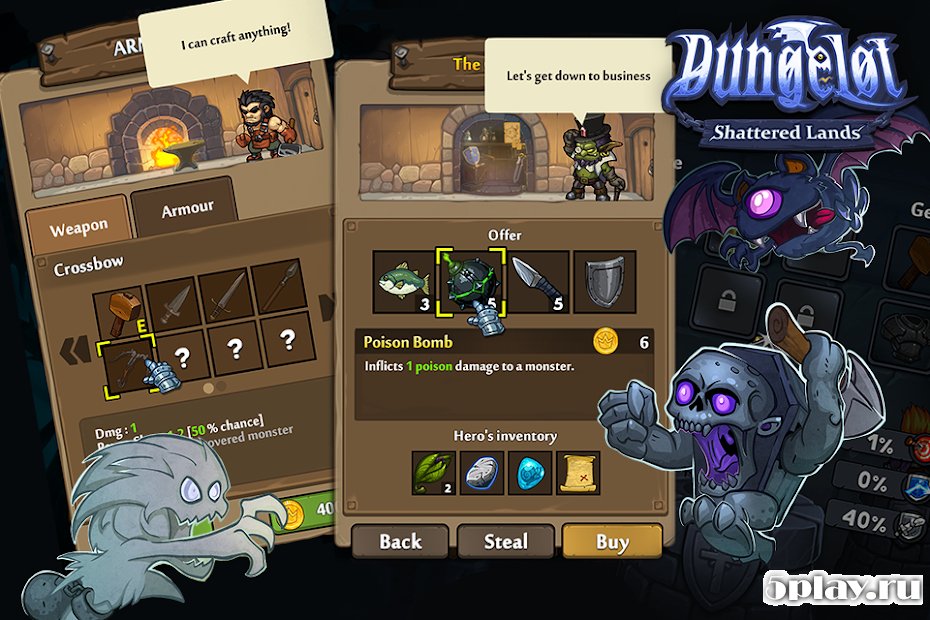Choose the grey stone inventory item
930x620 pixels.
click(482, 472)
